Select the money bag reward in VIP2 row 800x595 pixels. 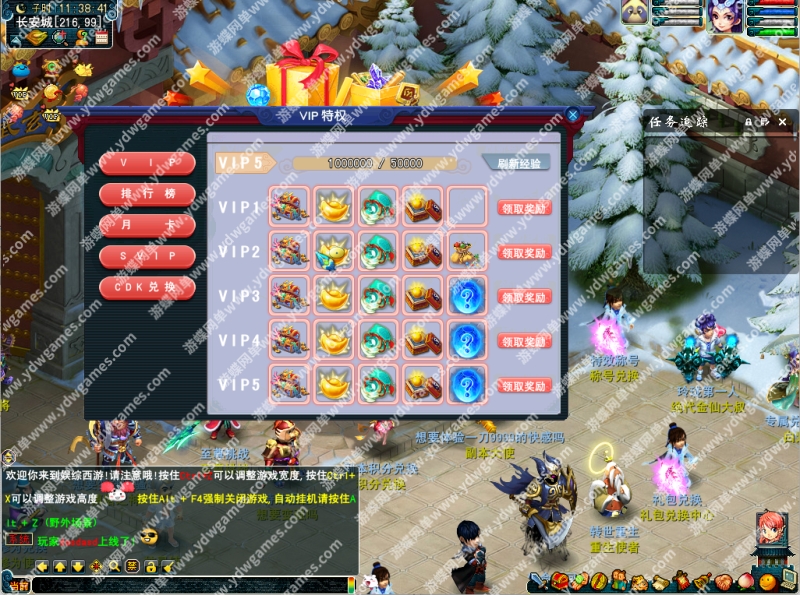[467, 250]
